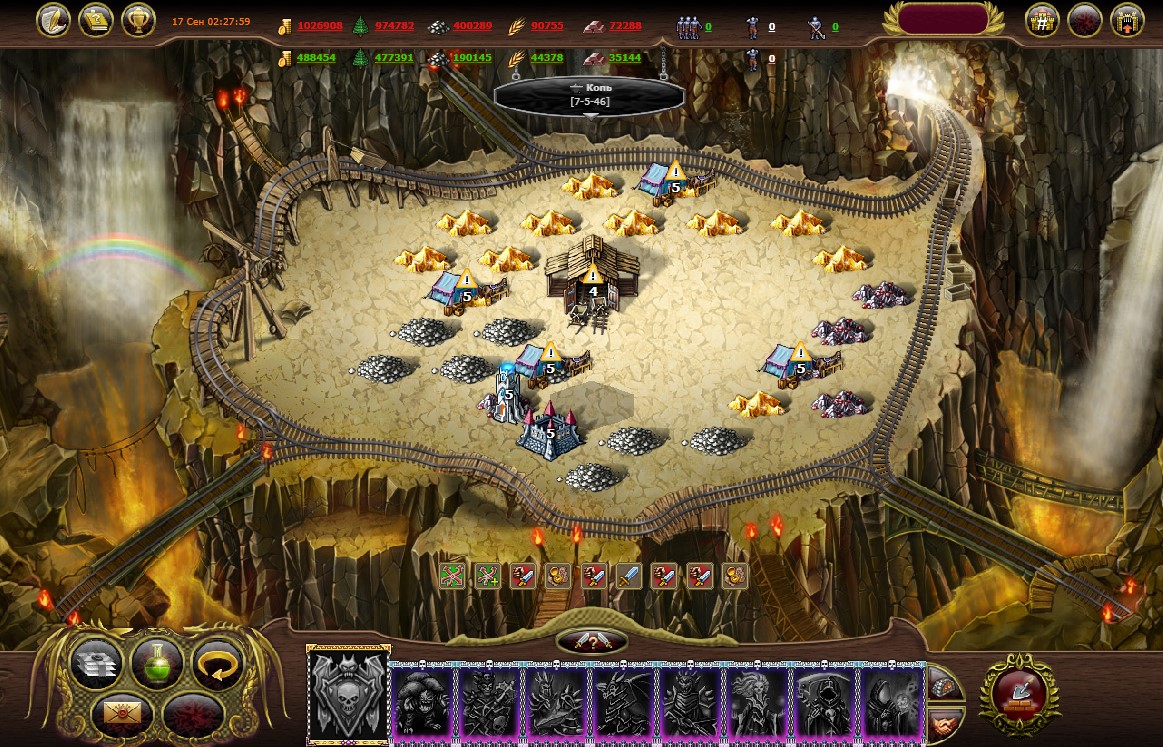
Task: Click the castle gate icon button
Action: click(1127, 20)
